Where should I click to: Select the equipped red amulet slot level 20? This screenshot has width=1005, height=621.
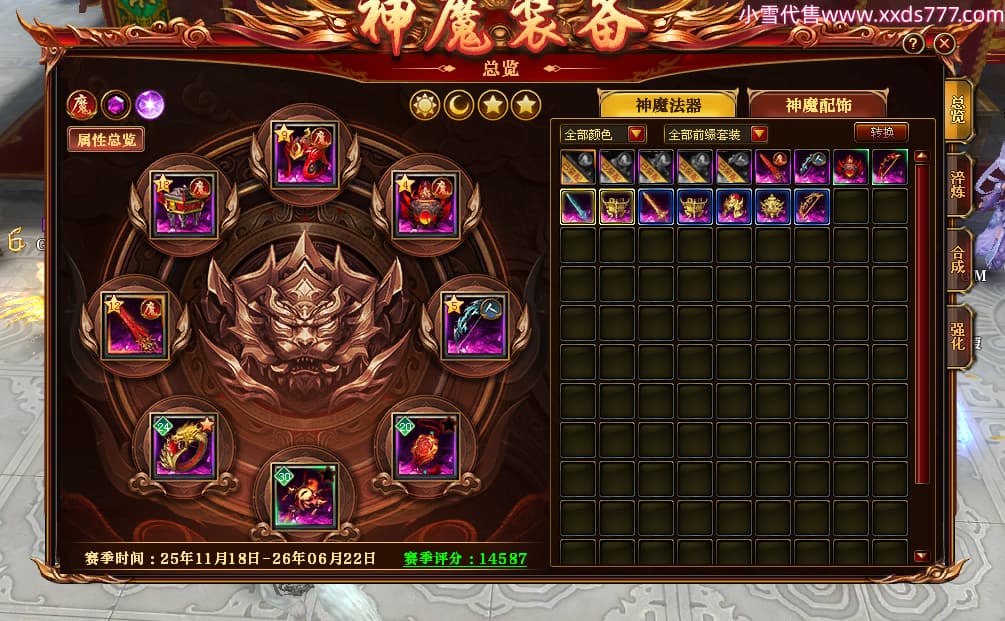[x=426, y=445]
